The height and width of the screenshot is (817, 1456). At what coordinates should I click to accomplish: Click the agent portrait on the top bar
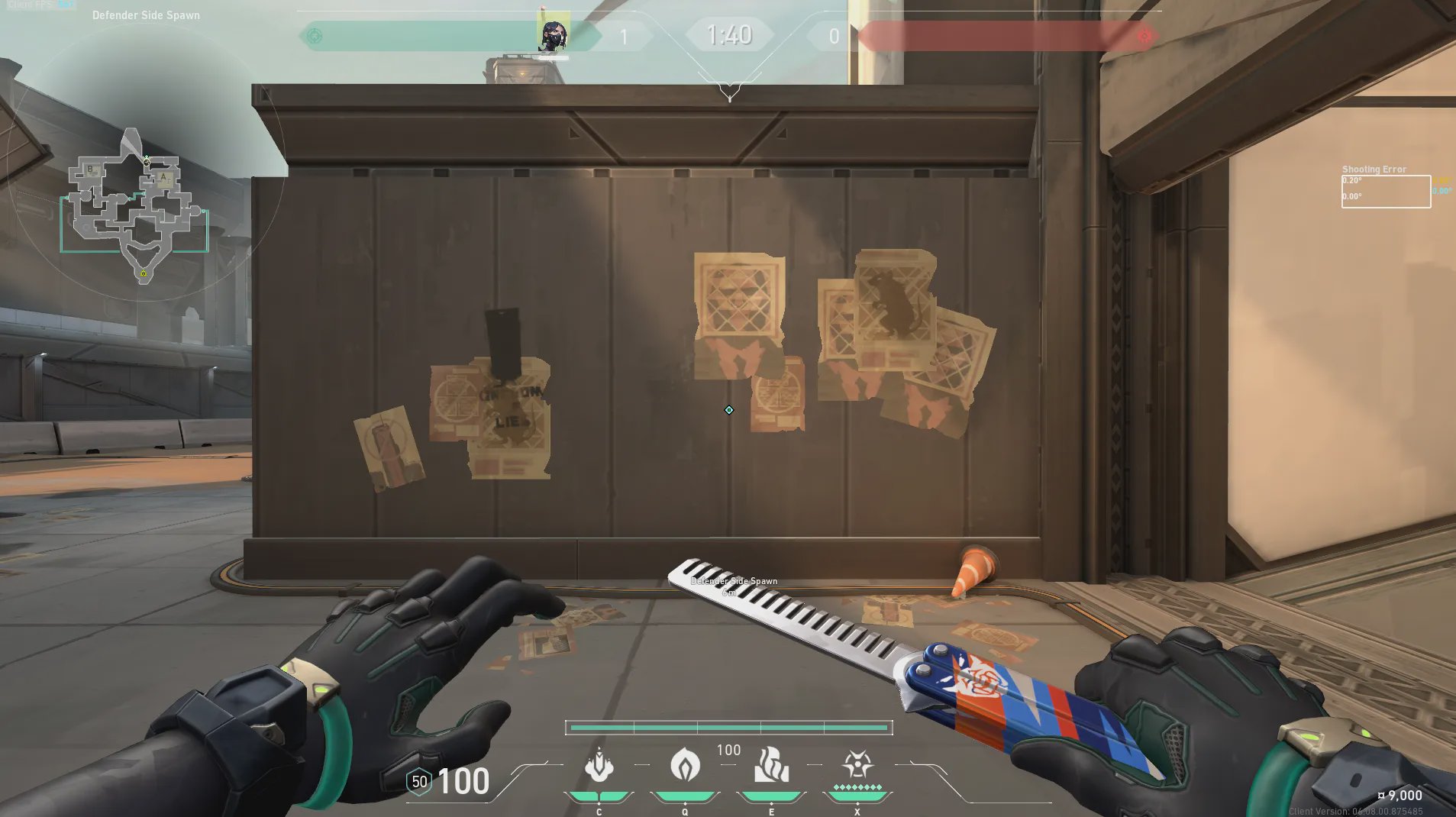(553, 35)
